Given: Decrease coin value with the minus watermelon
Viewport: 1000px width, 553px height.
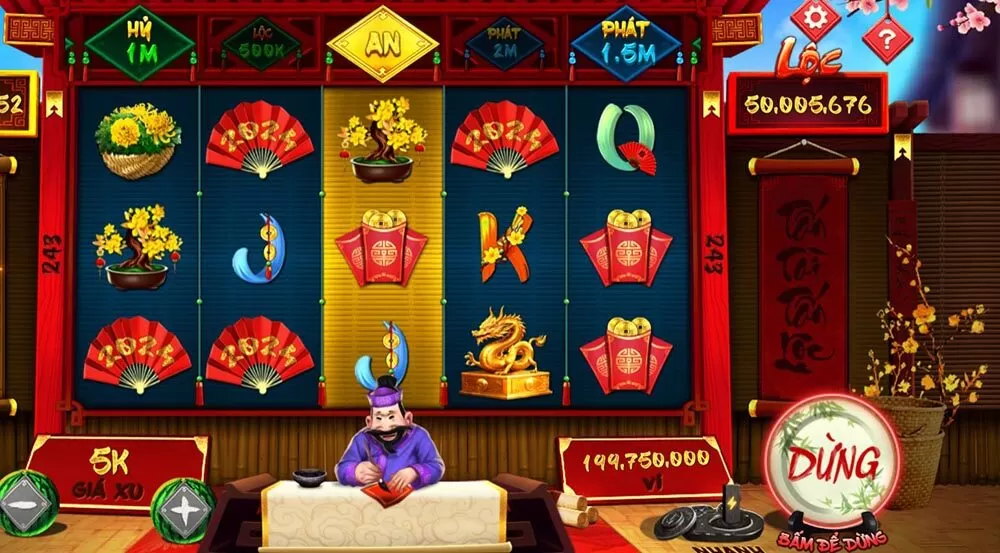Looking at the screenshot, I should [25, 506].
